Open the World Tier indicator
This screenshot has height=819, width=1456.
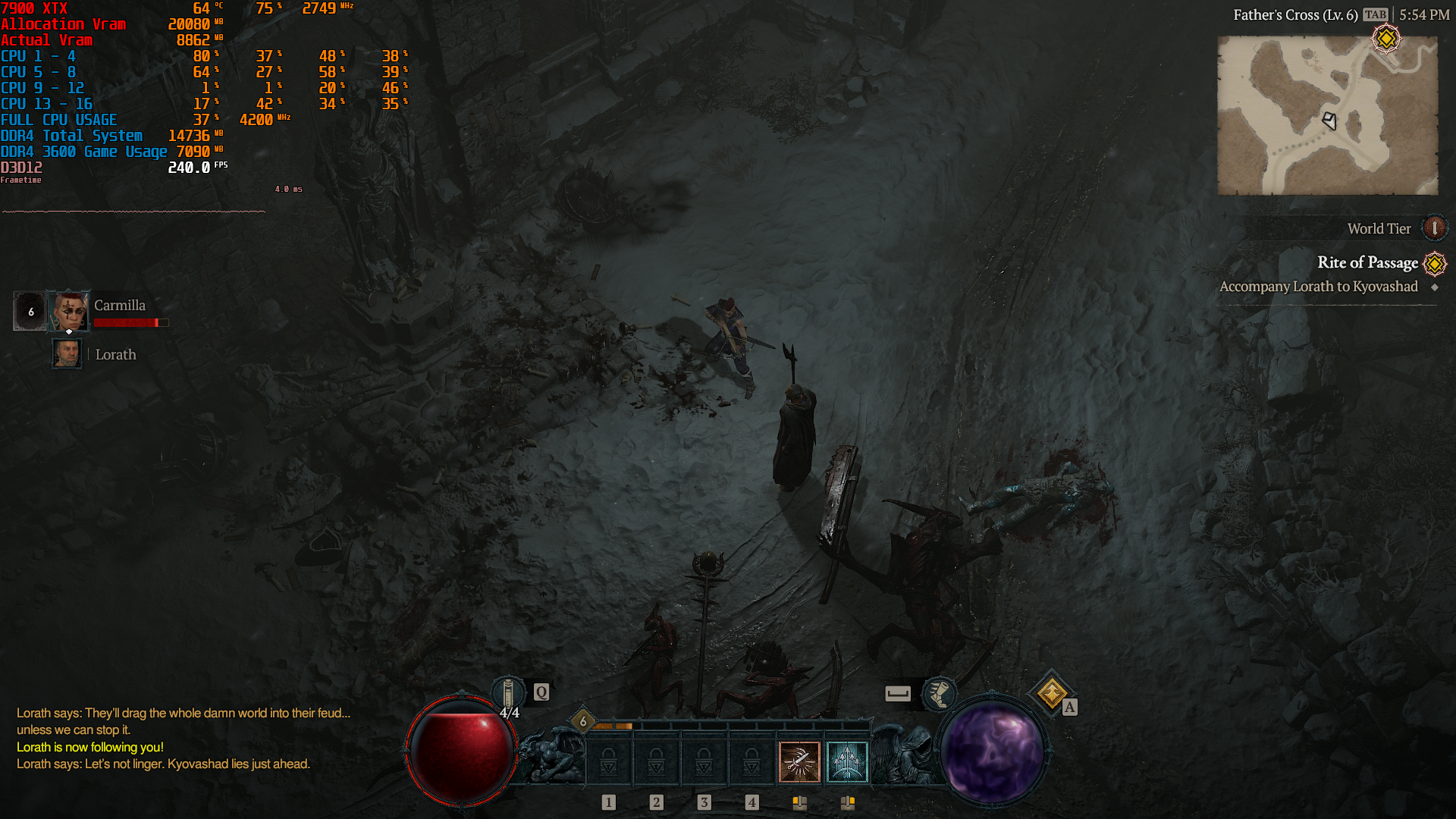coord(1434,228)
